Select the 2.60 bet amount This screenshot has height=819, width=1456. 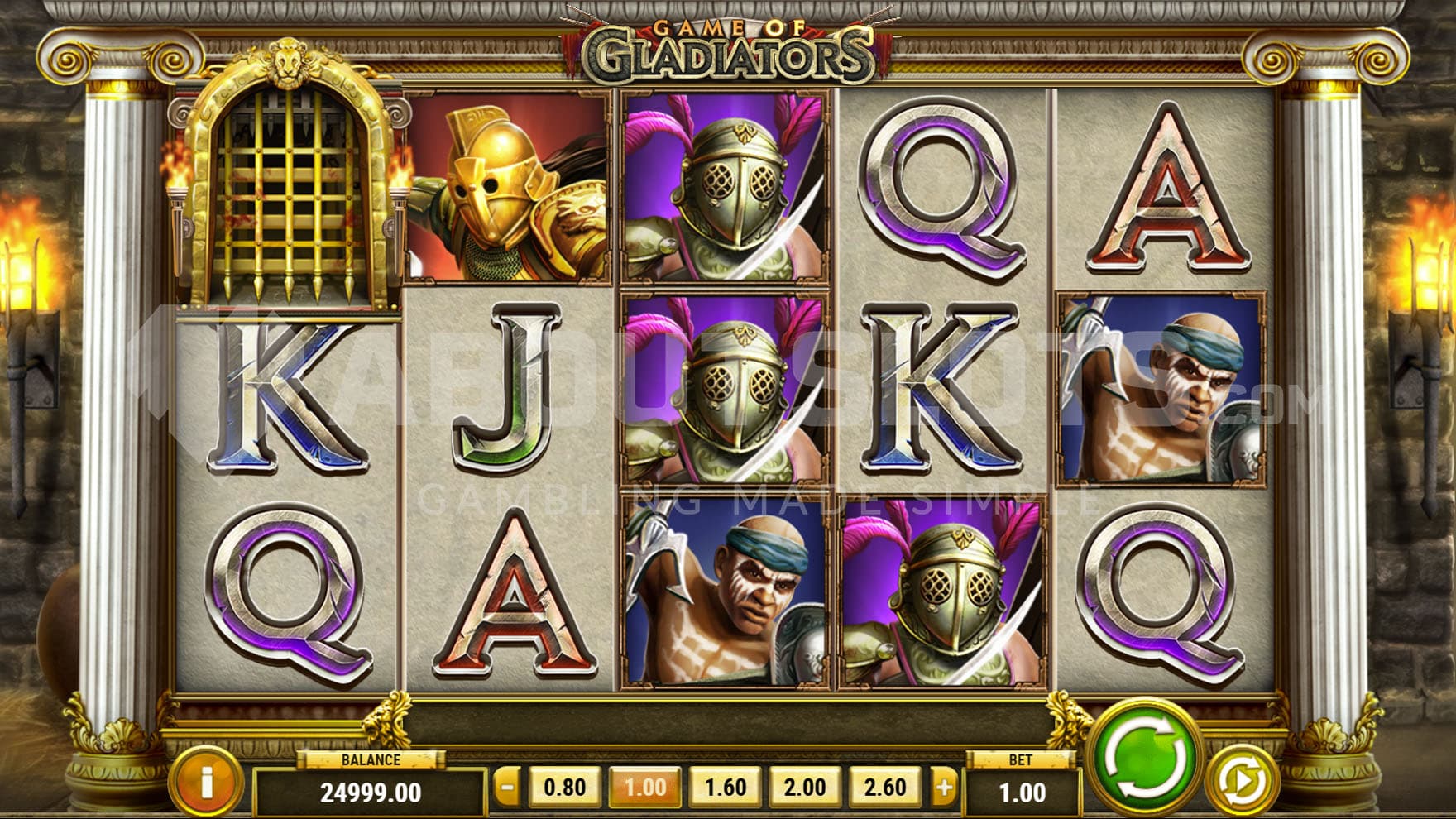click(885, 788)
